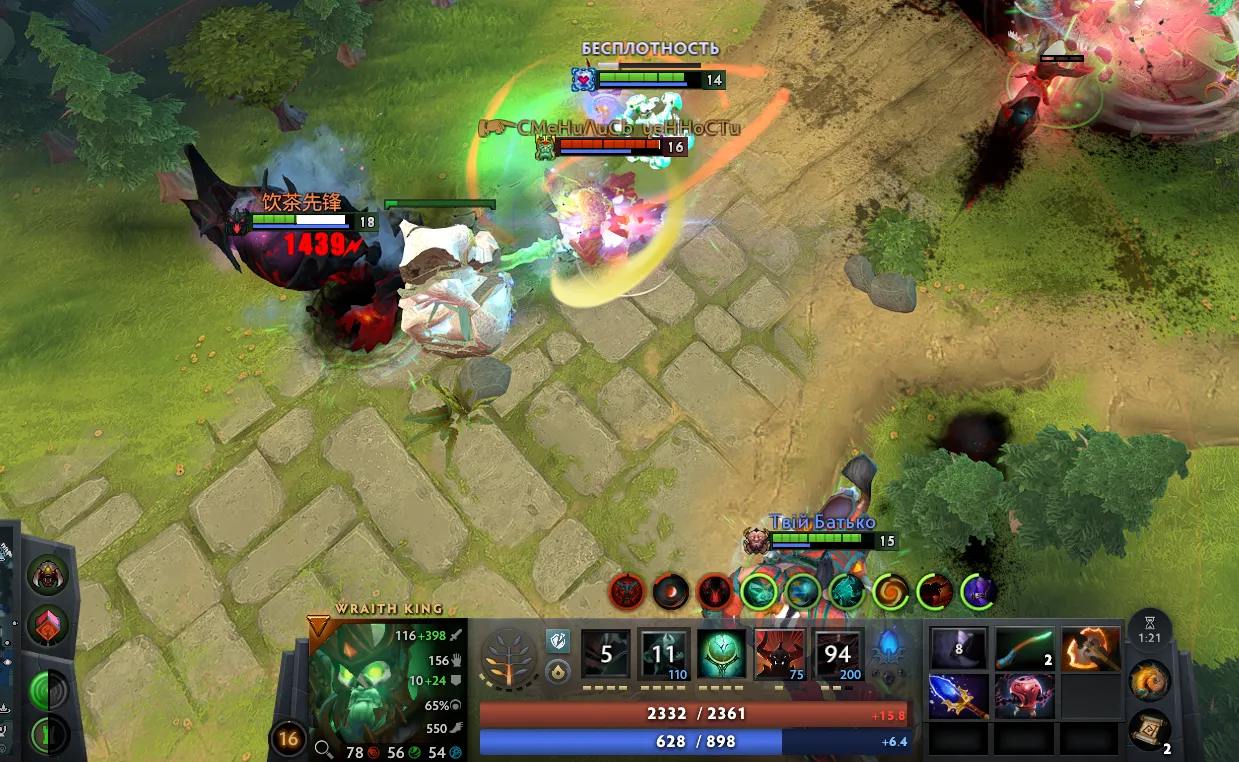Show the blue Aghanim's flame upgrade icon
The width and height of the screenshot is (1239, 762).
click(888, 651)
